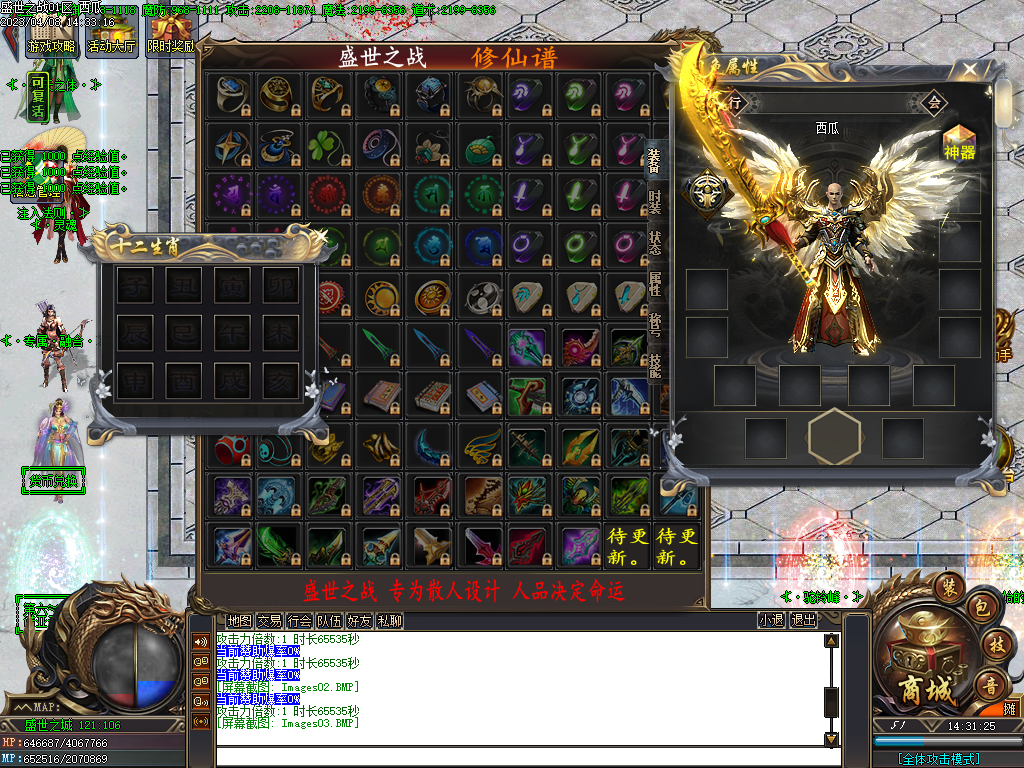The height and width of the screenshot is (768, 1024).
Task: Switch to the 技能 skills side tab
Action: [x=655, y=366]
